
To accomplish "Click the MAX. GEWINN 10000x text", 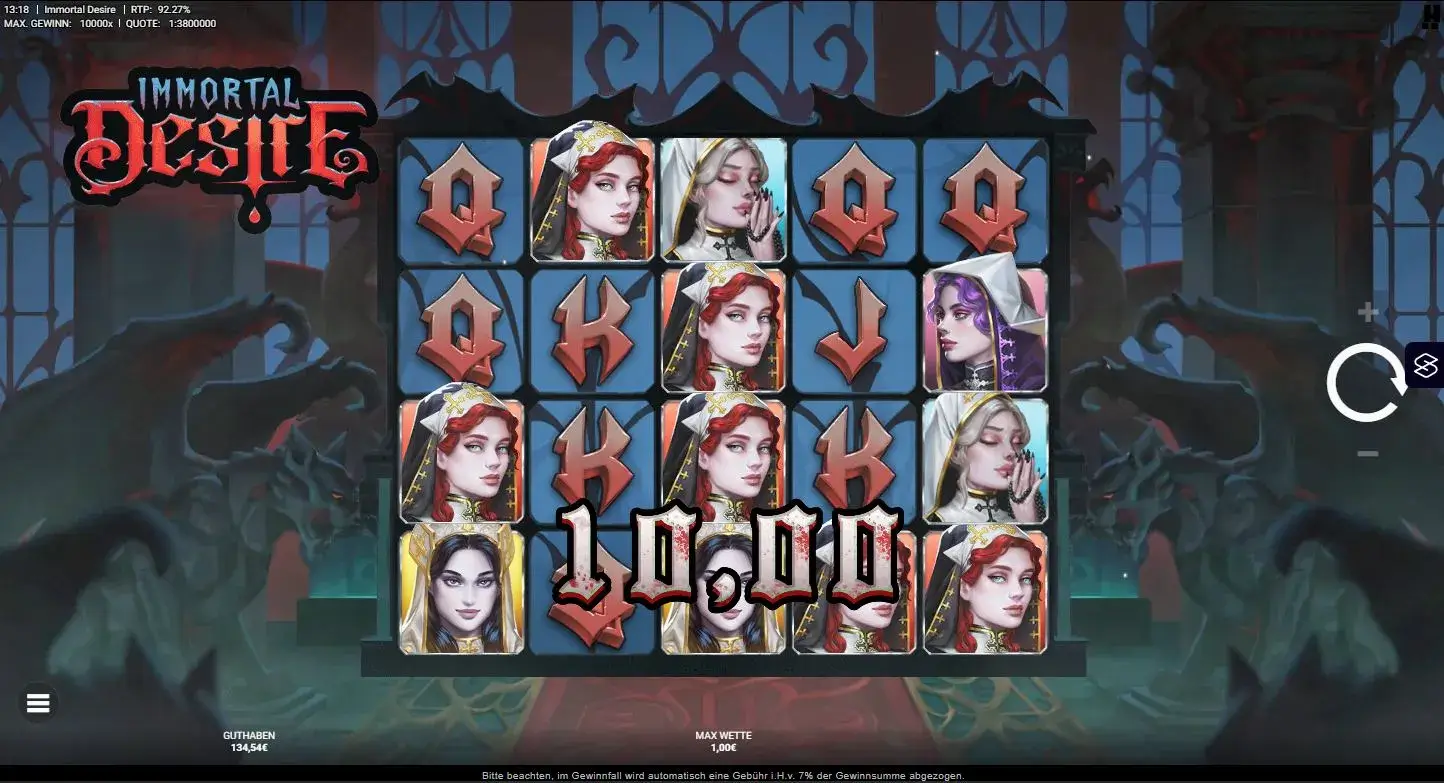I will point(62,23).
